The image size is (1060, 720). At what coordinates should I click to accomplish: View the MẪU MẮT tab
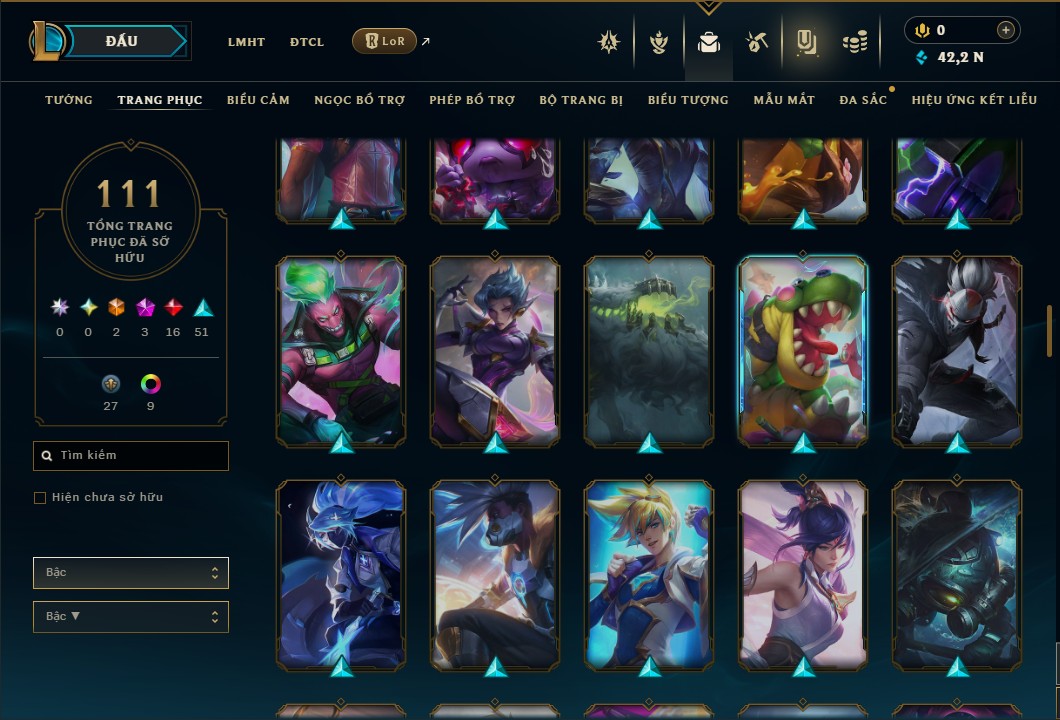tap(784, 100)
